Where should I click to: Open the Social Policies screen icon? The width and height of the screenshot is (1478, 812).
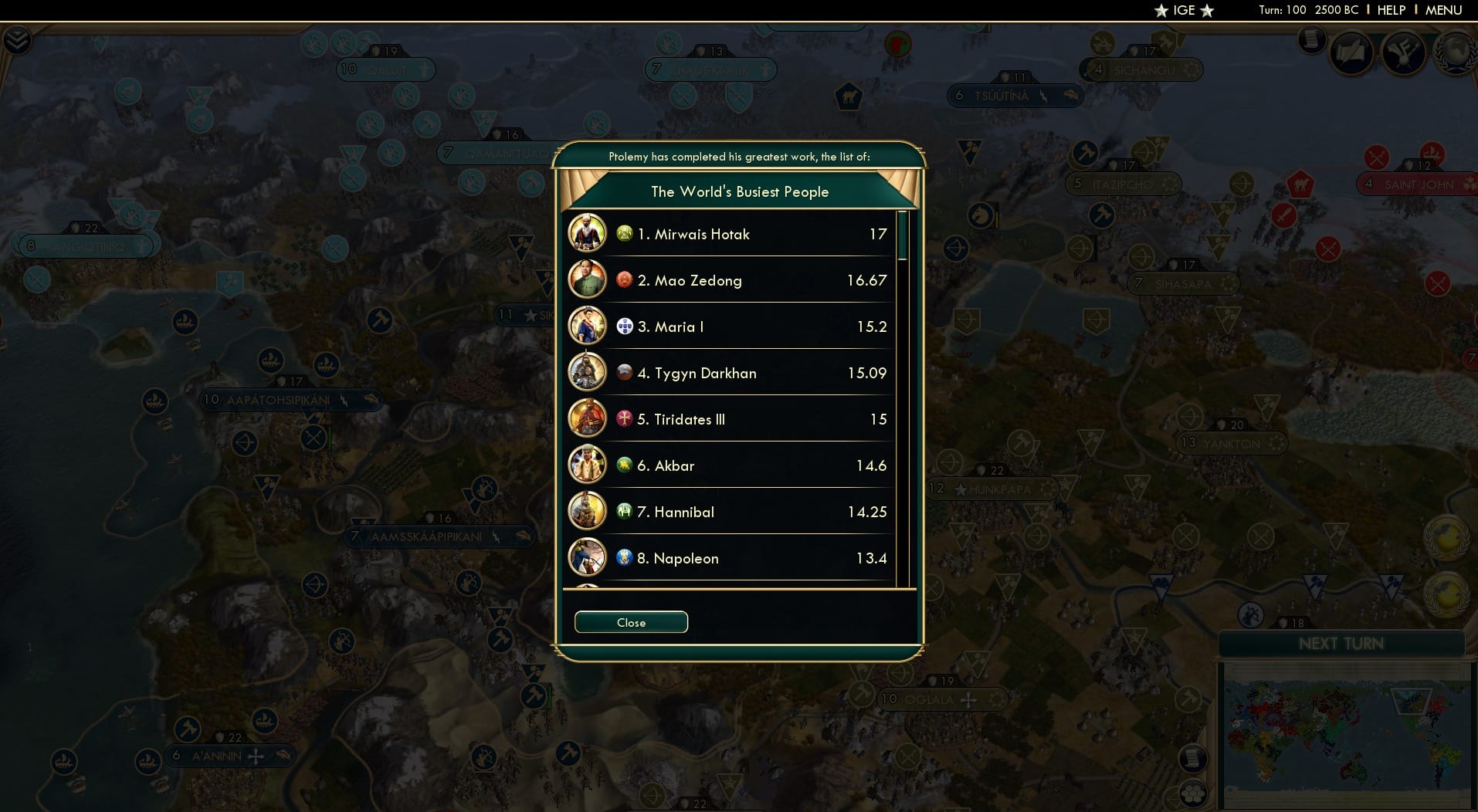pos(1353,52)
